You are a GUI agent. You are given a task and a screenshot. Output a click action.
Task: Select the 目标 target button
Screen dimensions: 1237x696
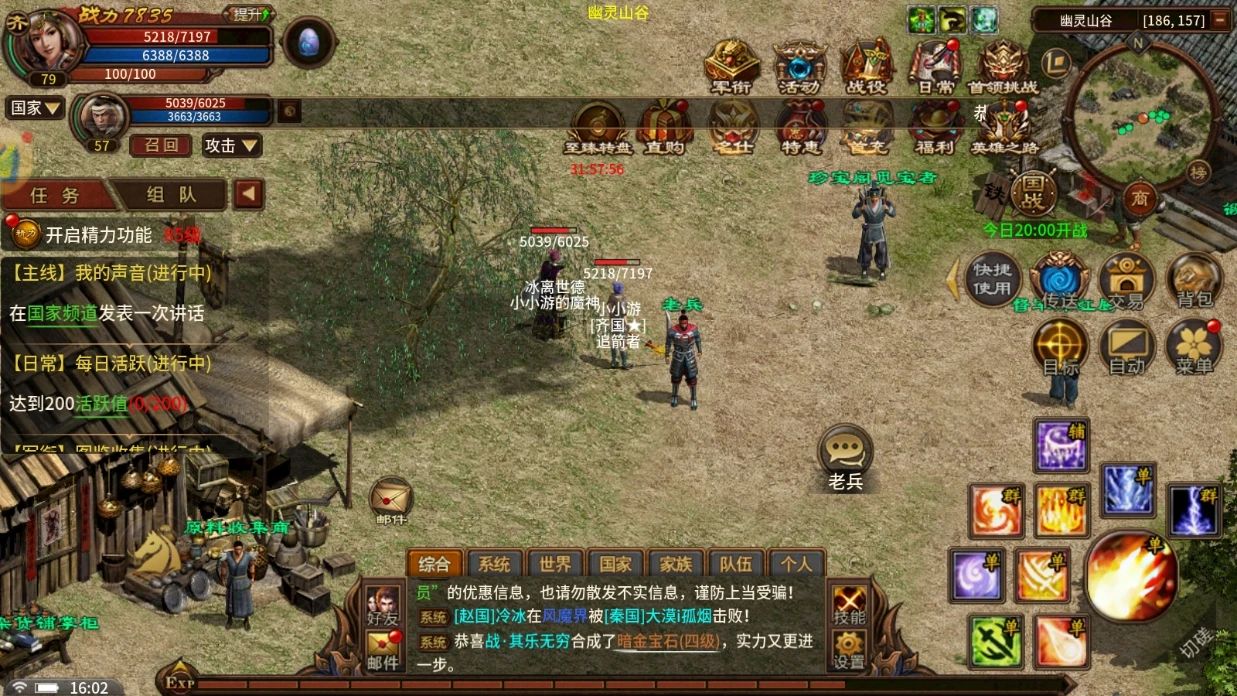pos(1060,346)
